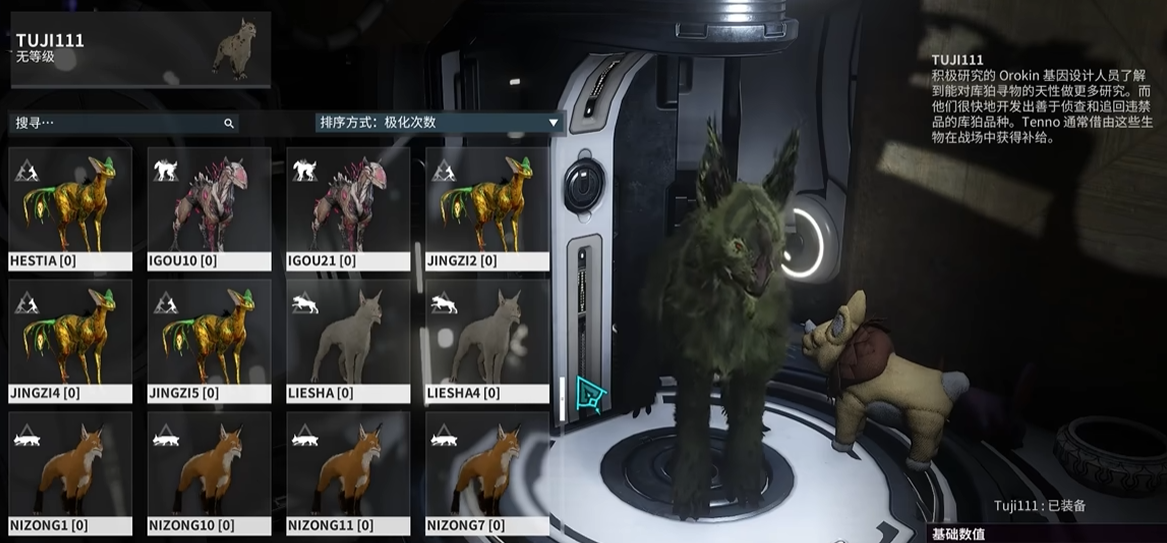Open the 排序方式 sort dropdown

440,123
